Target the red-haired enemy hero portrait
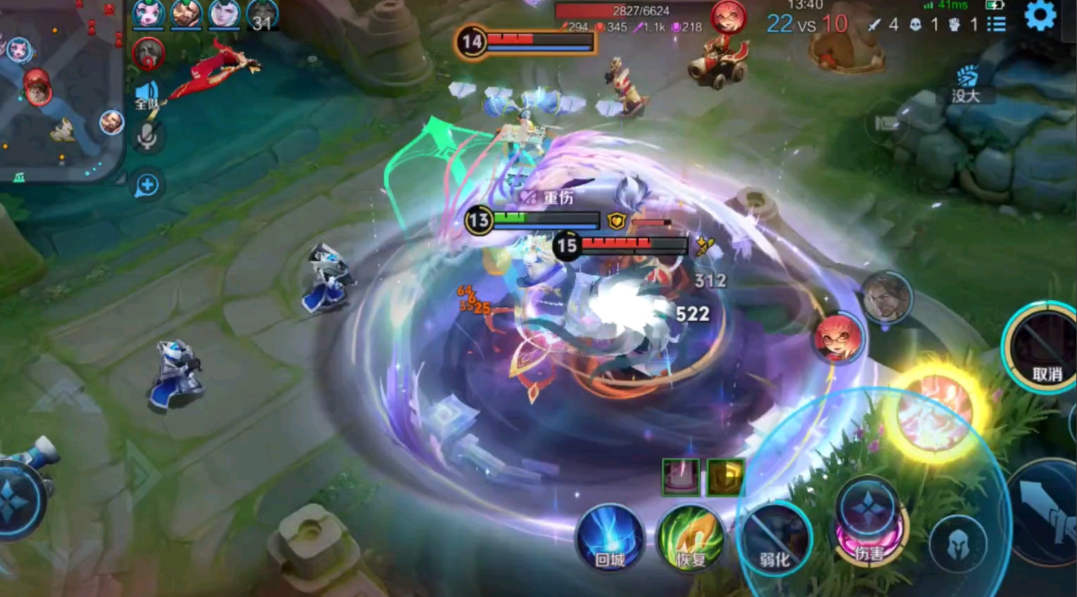1077x597 pixels. (x=836, y=338)
